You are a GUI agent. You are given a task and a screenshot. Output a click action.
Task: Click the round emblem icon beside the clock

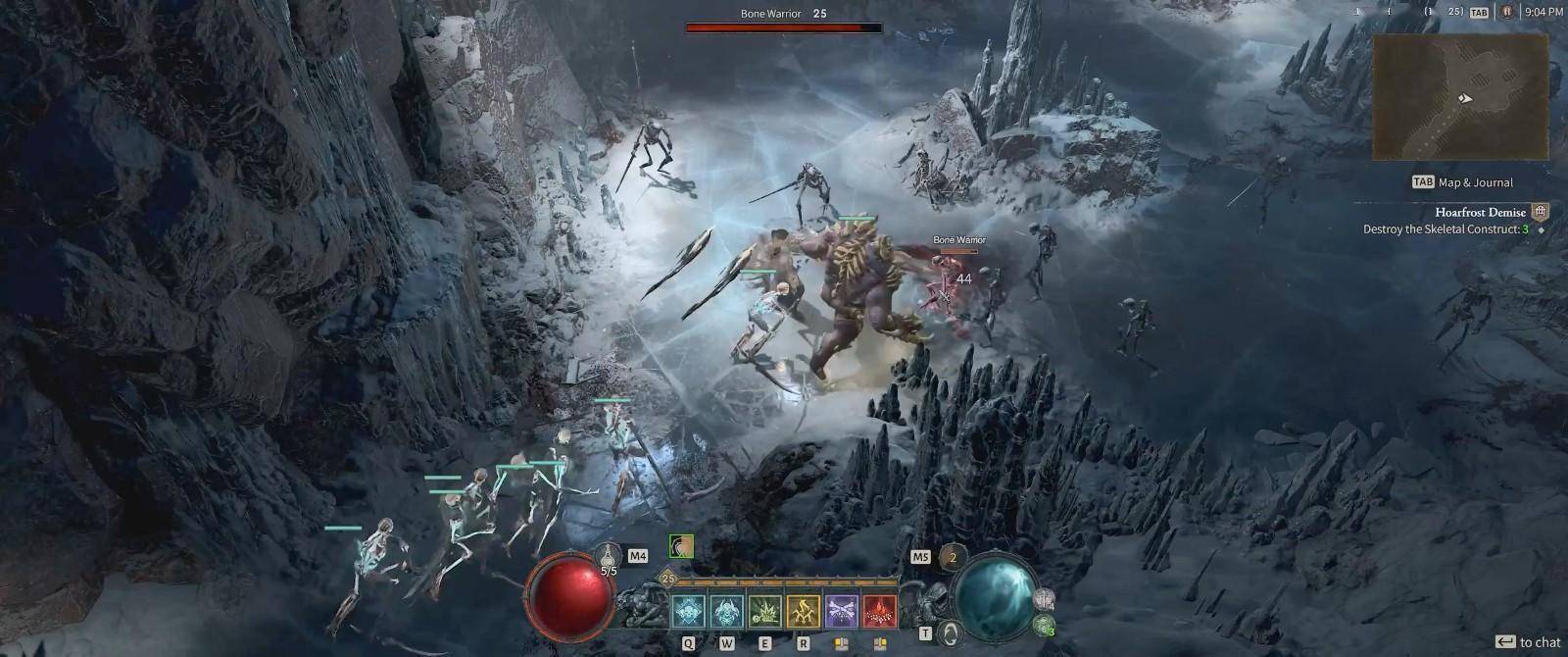click(x=1507, y=12)
